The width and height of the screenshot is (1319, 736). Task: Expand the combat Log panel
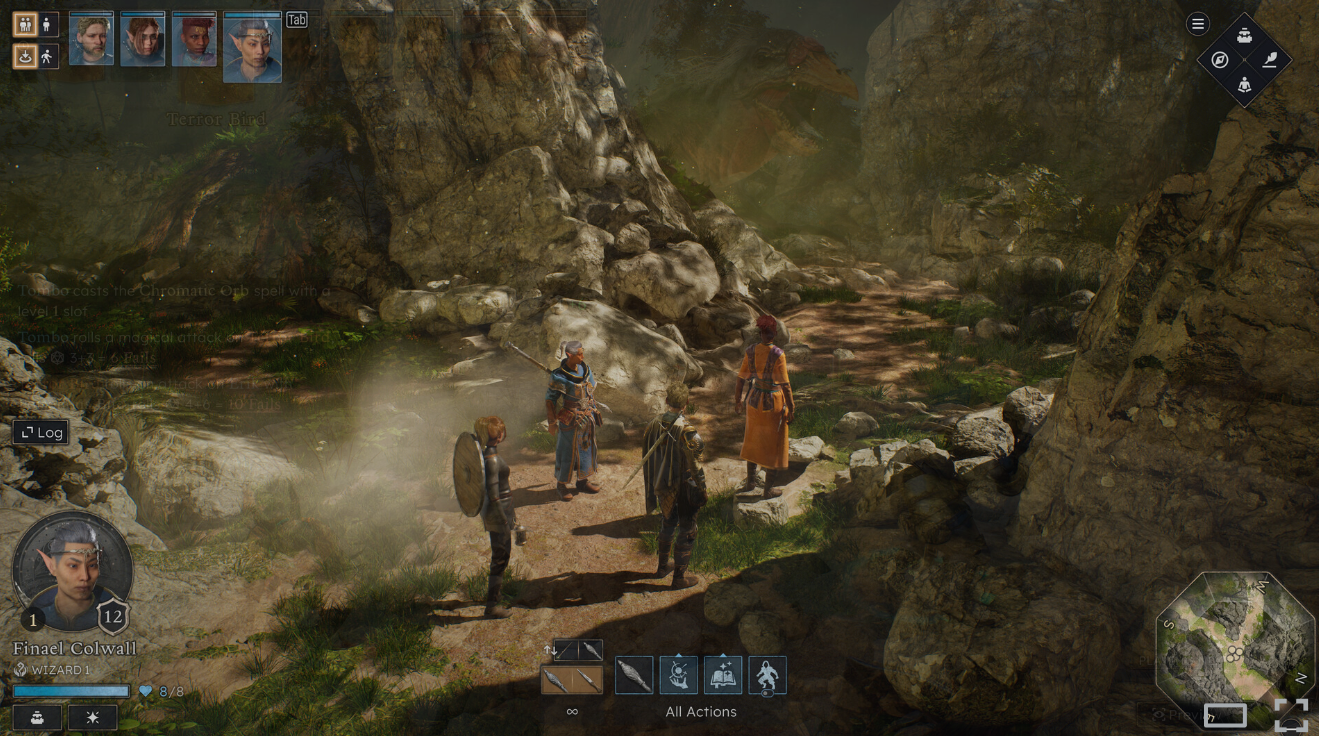coord(41,433)
